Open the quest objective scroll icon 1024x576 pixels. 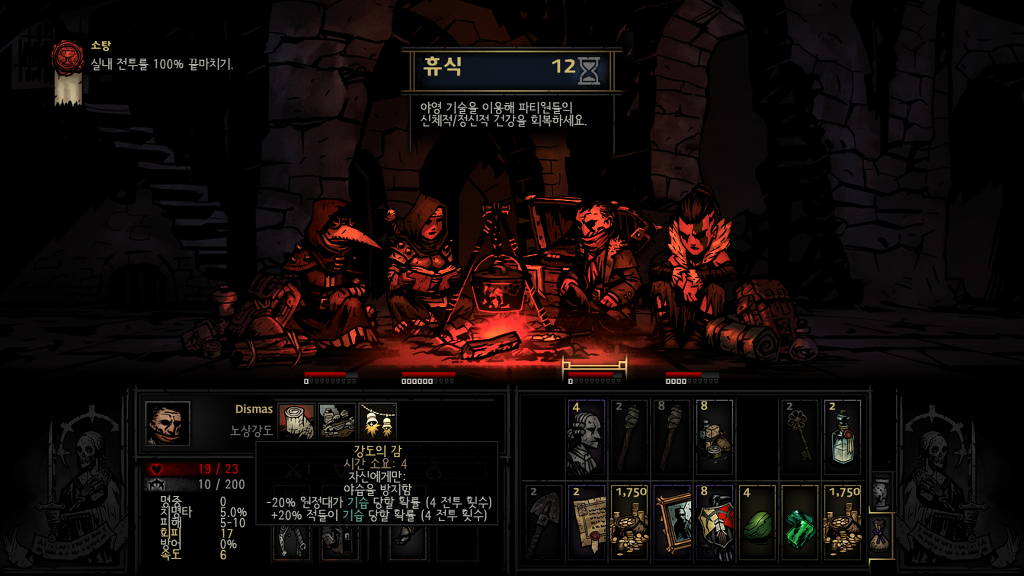(x=68, y=70)
